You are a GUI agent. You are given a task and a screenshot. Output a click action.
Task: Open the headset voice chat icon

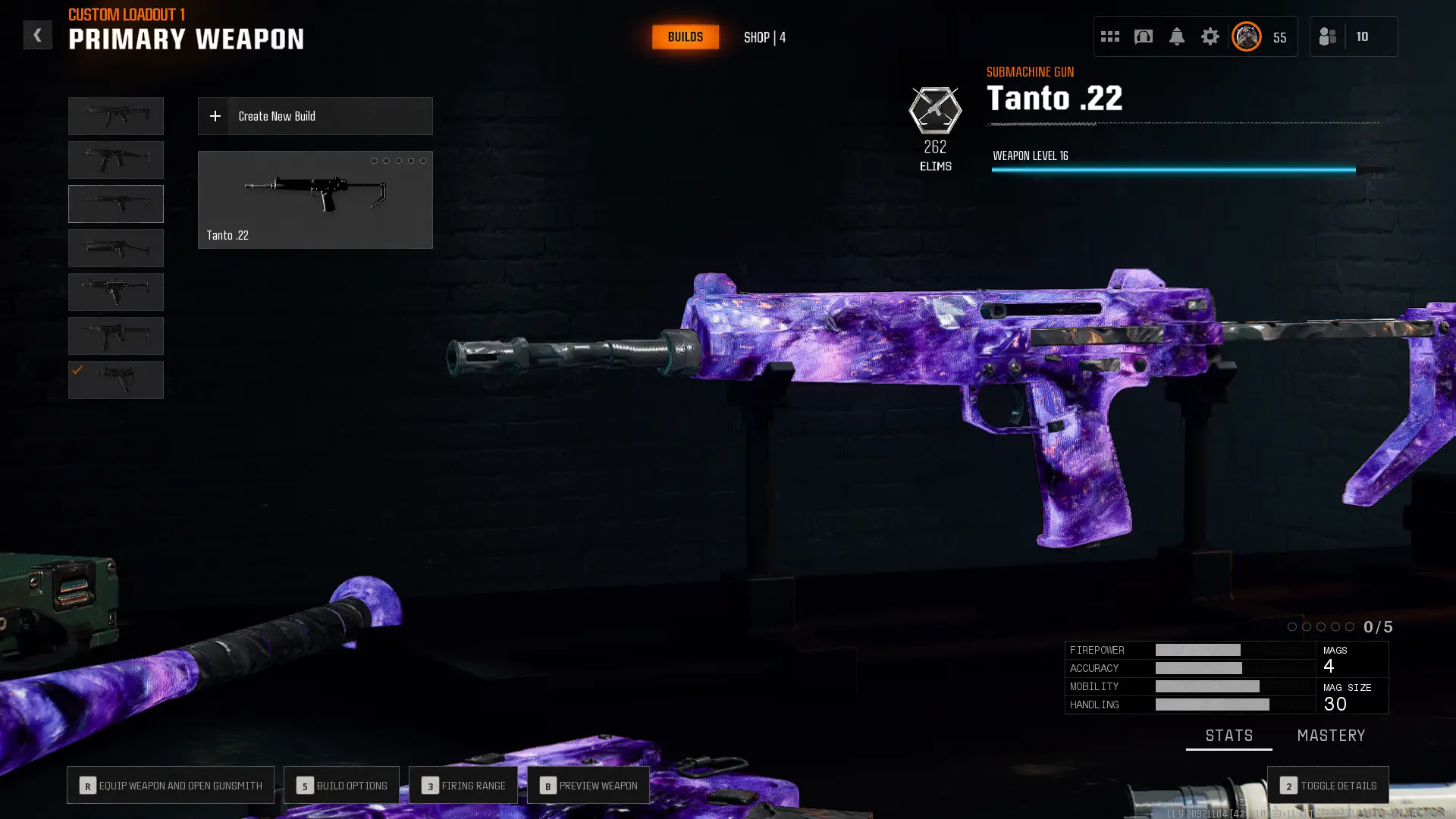[x=1144, y=36]
